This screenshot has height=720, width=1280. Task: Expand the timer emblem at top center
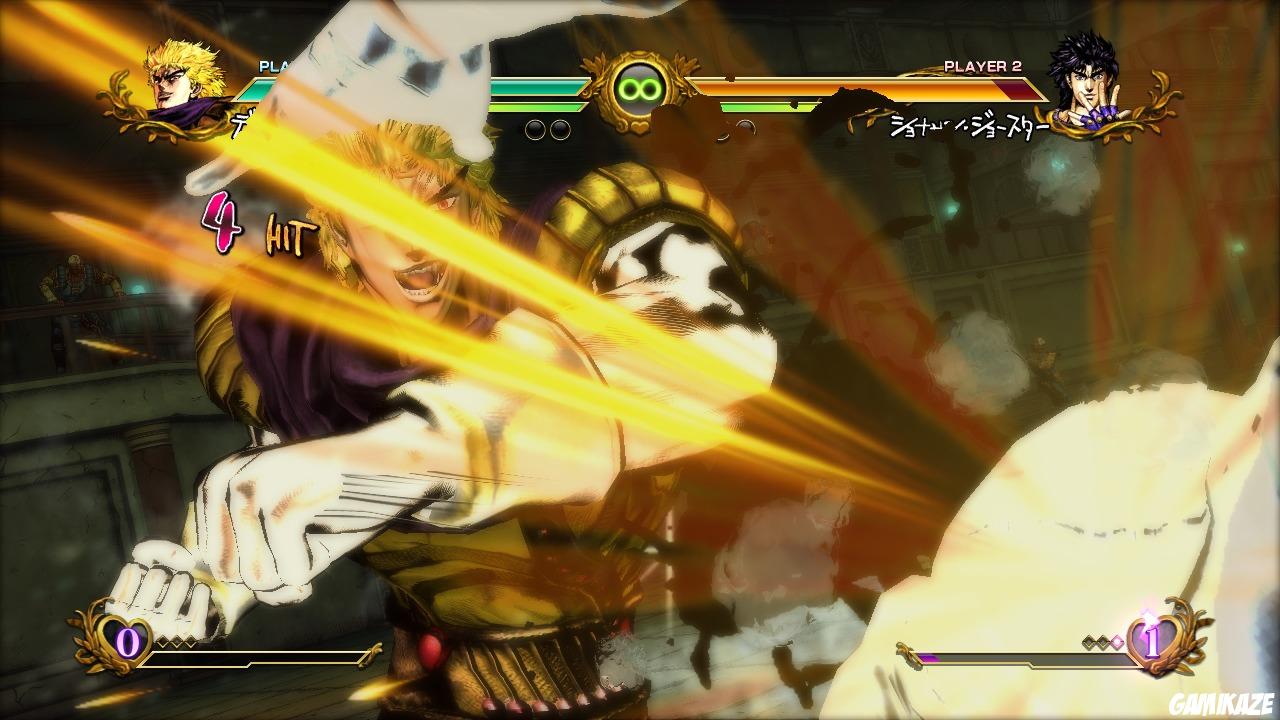pyautogui.click(x=640, y=88)
